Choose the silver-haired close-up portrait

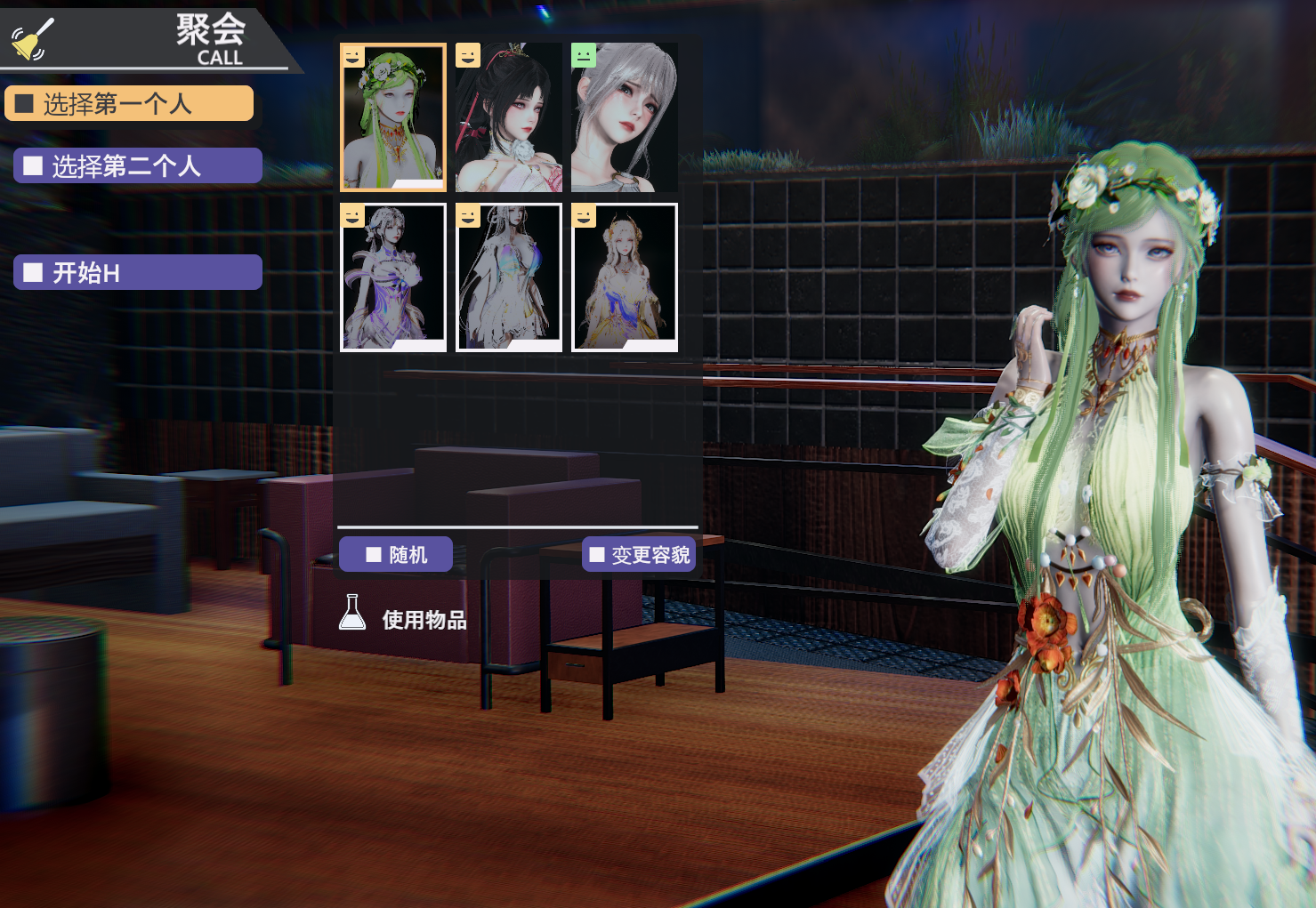[625, 117]
